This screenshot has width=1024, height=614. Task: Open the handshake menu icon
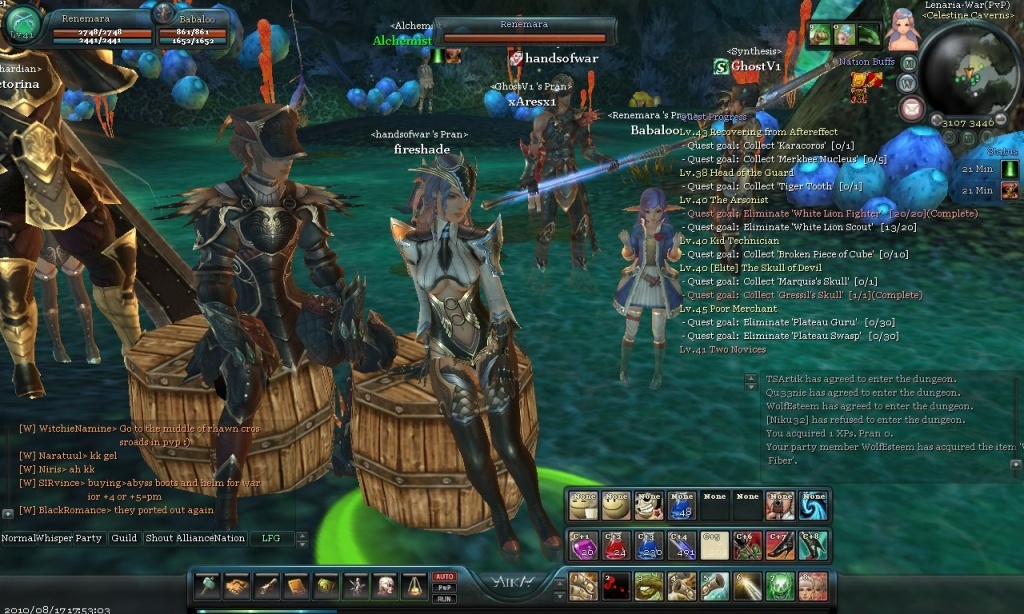click(x=237, y=586)
